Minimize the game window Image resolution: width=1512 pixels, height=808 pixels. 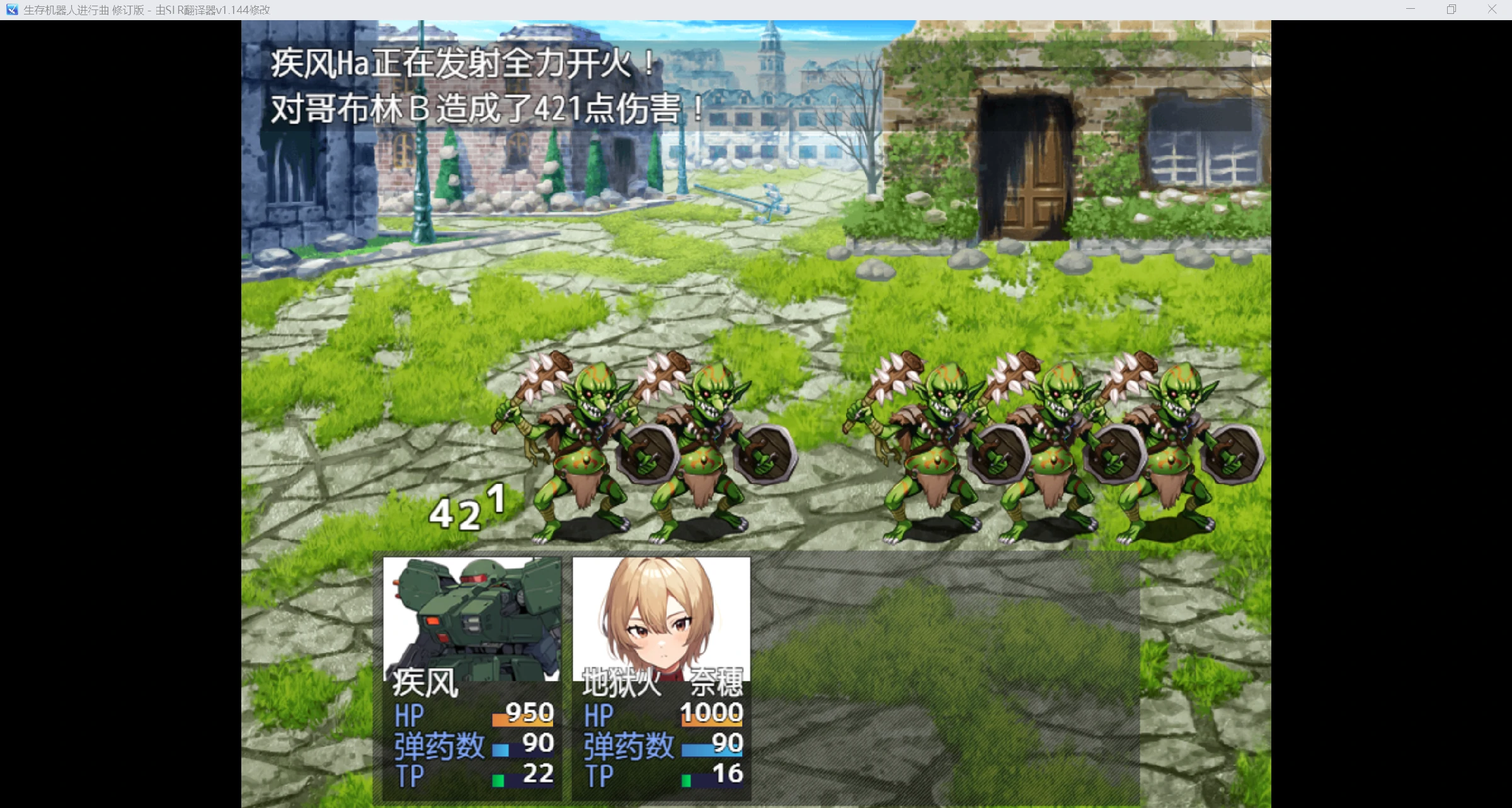1411,9
